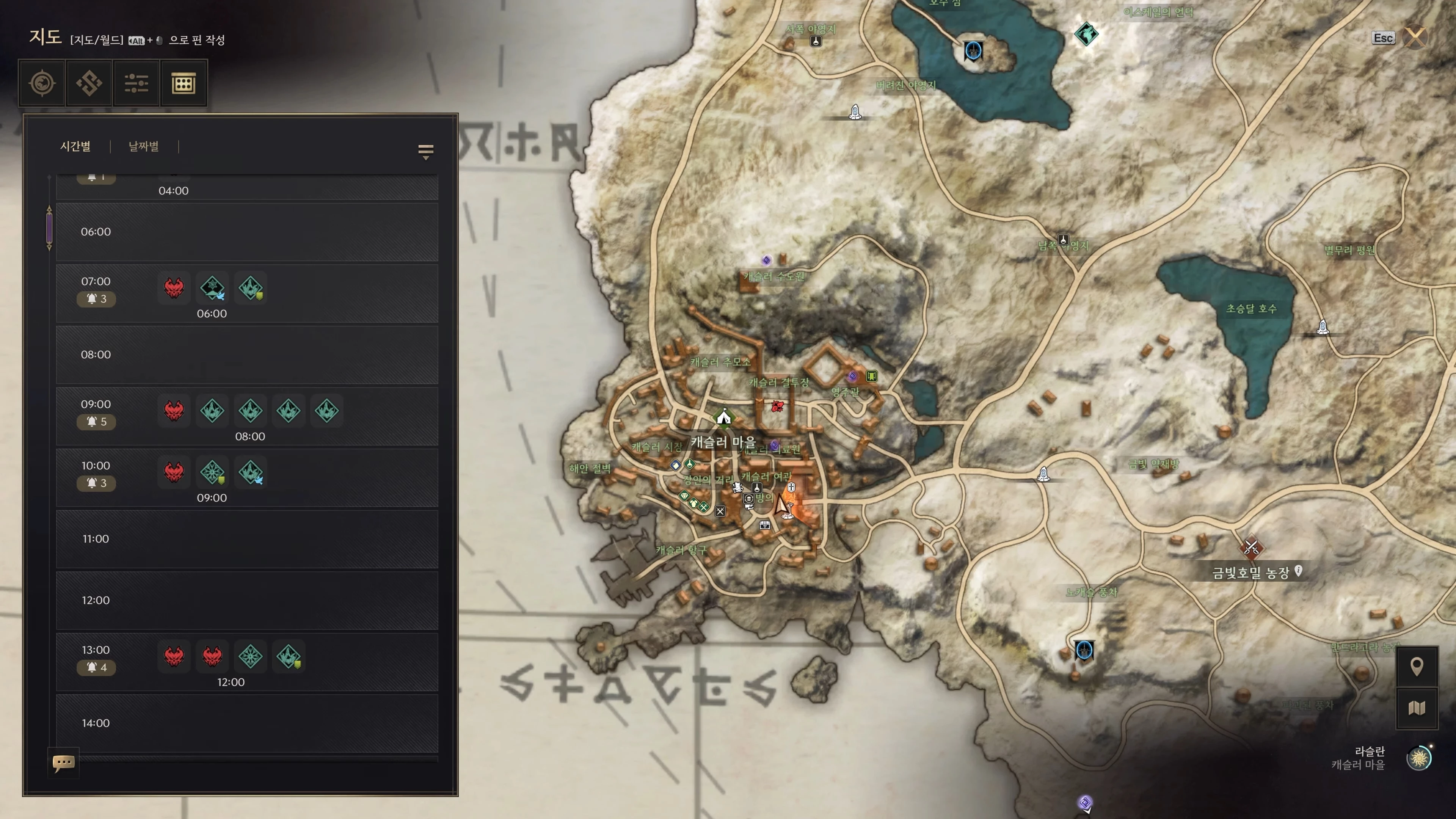The height and width of the screenshot is (819, 1456).
Task: Toggle the 13:00 alarm bell with 4 events
Action: 96,667
